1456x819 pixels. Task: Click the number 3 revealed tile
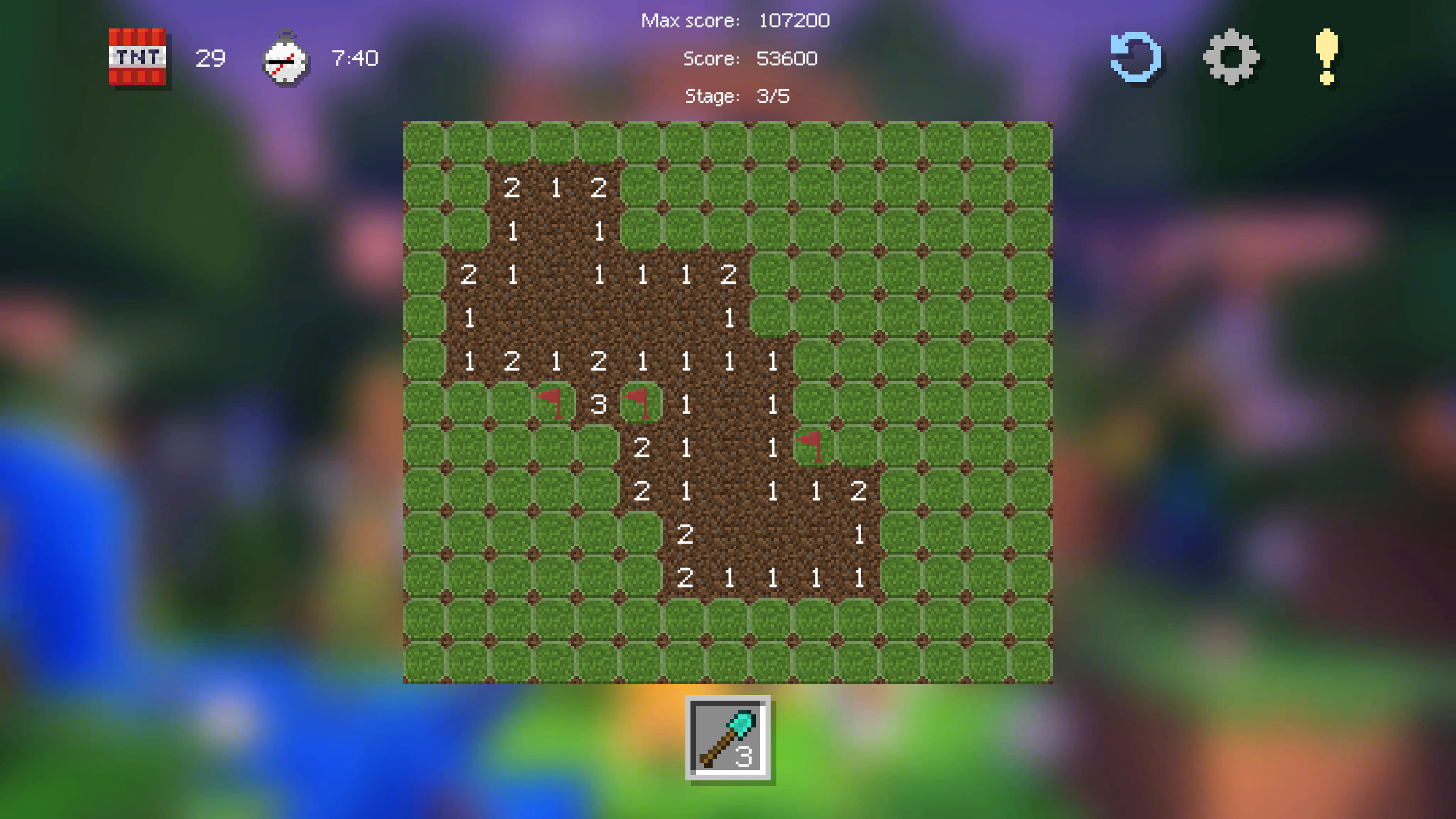pyautogui.click(x=598, y=404)
